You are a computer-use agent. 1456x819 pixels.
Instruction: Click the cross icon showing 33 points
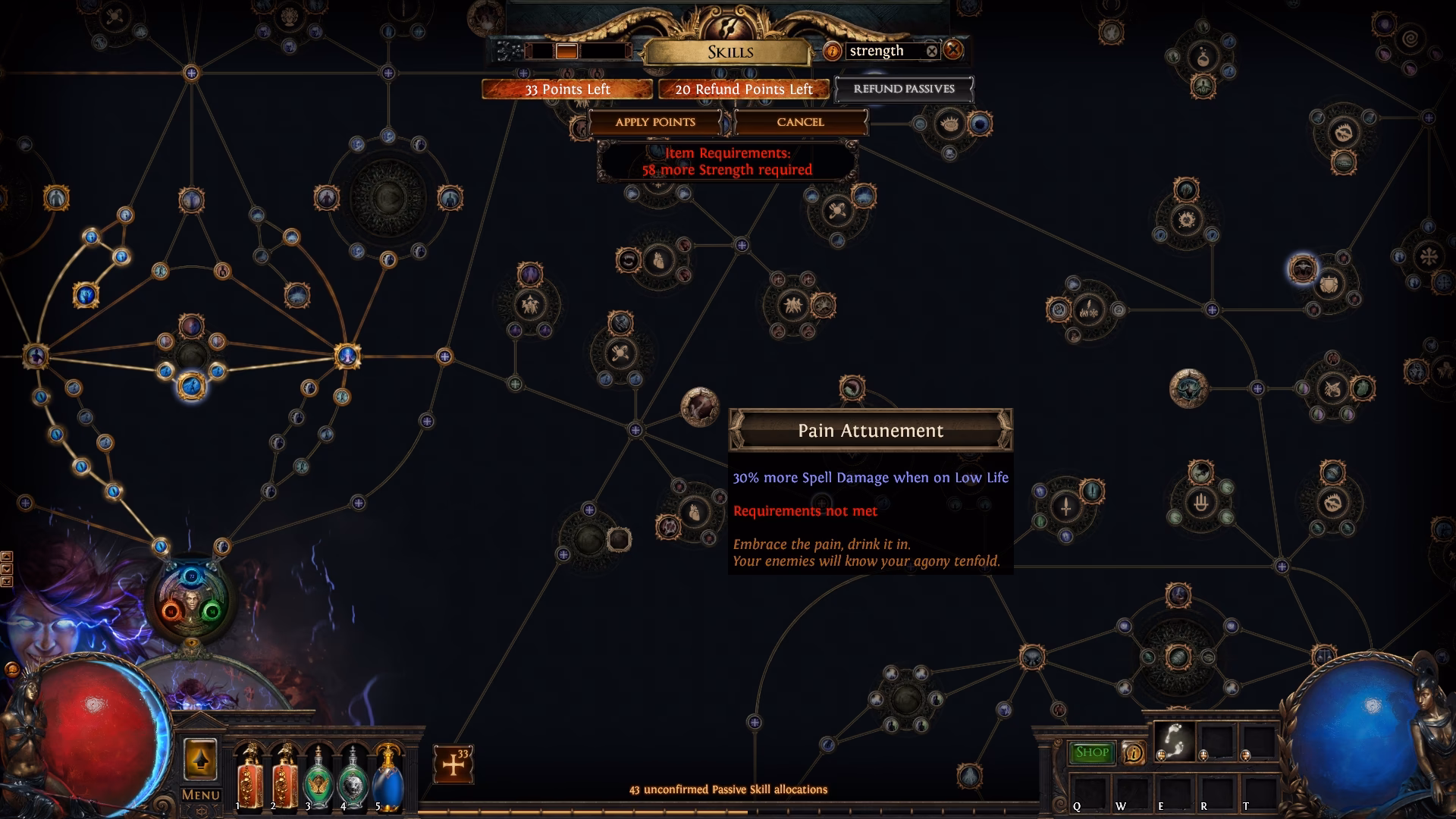coord(453,764)
